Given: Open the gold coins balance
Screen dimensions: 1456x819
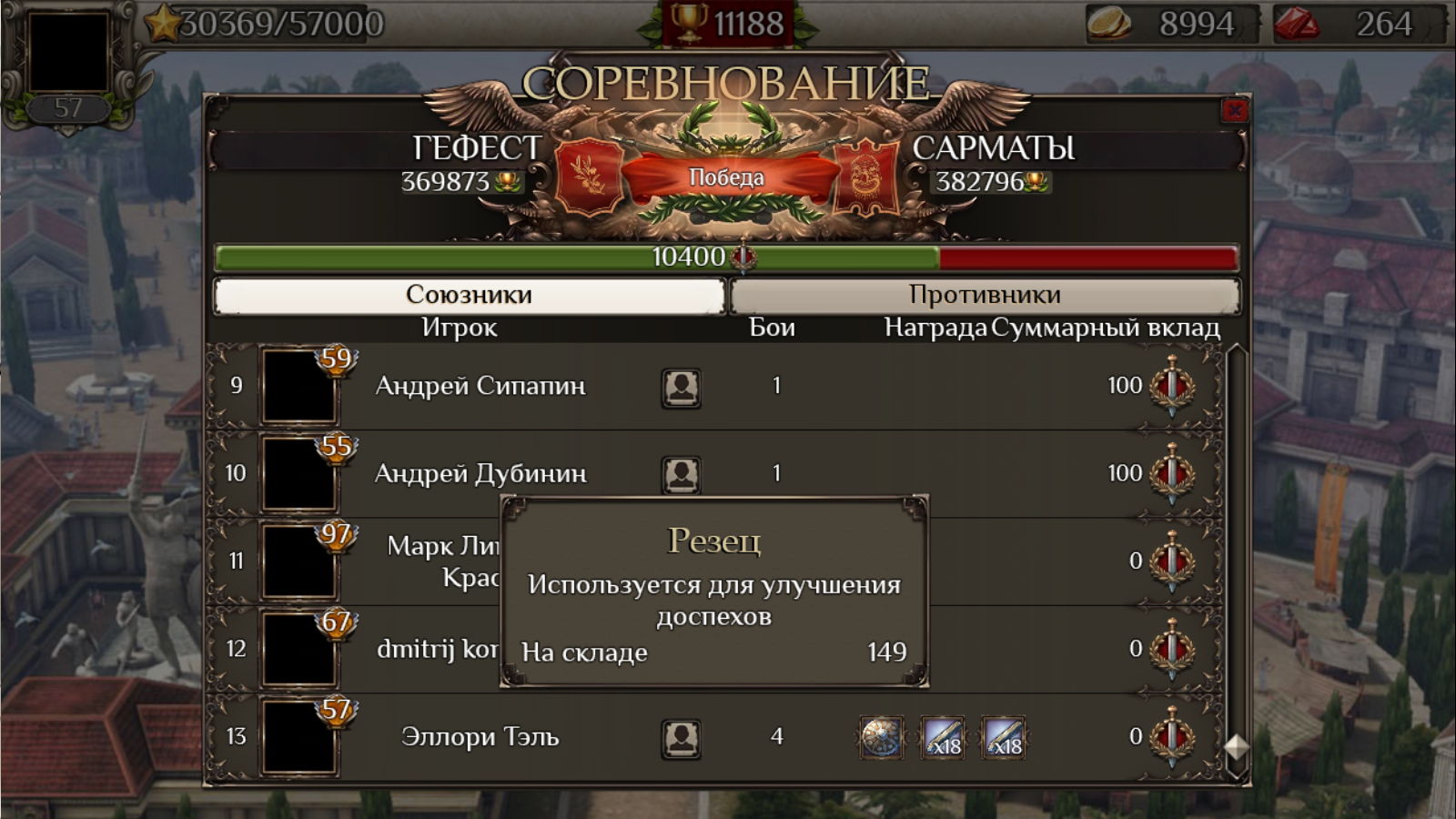Looking at the screenshot, I should [x=1172, y=24].
